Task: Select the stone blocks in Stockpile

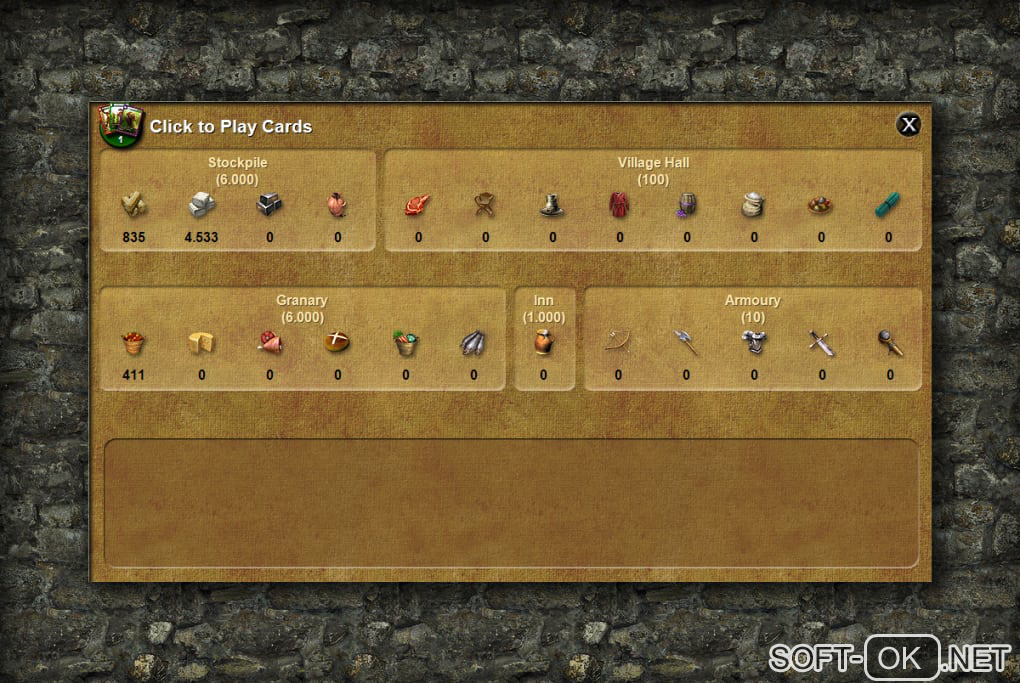Action: (202, 204)
